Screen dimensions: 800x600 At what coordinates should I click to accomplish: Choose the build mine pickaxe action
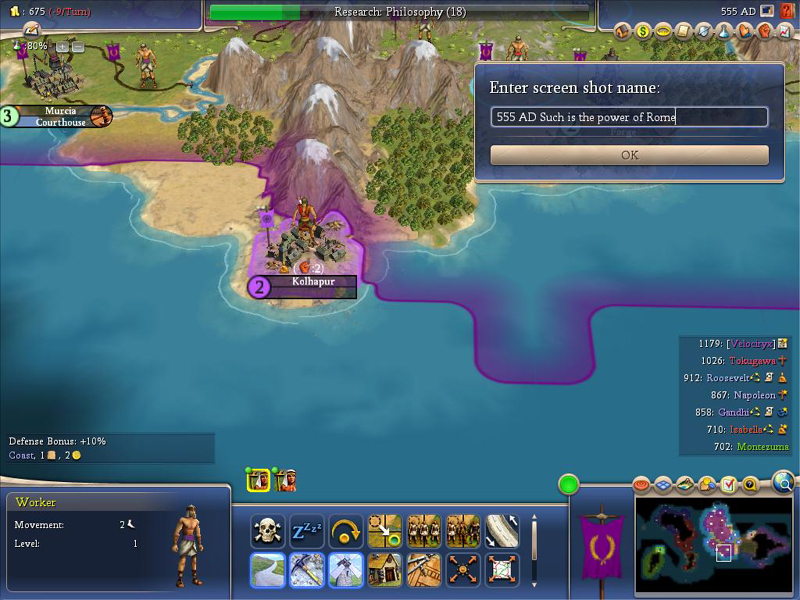(307, 570)
